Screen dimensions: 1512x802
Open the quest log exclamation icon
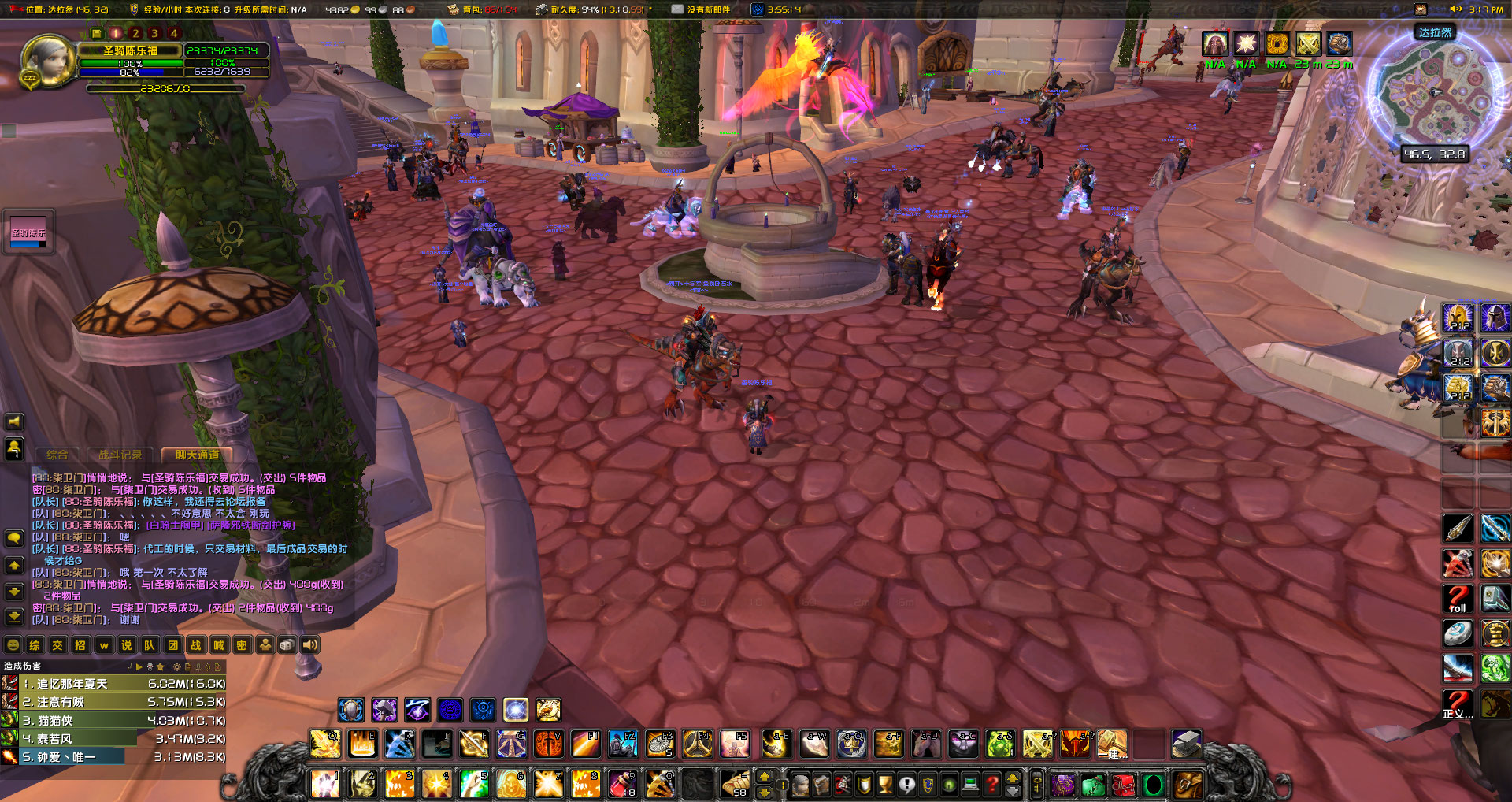coord(907,785)
